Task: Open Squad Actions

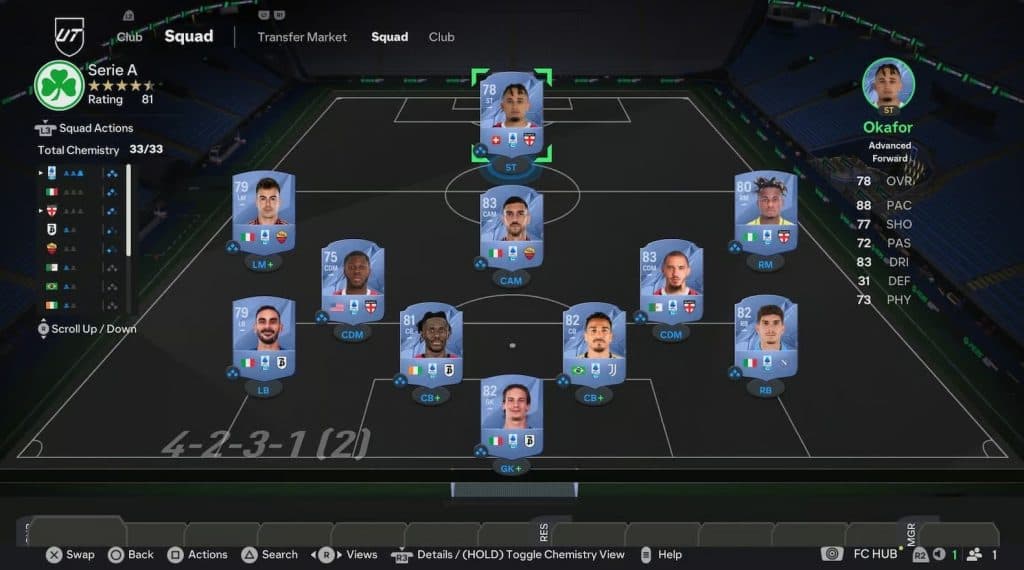Action: [95, 128]
